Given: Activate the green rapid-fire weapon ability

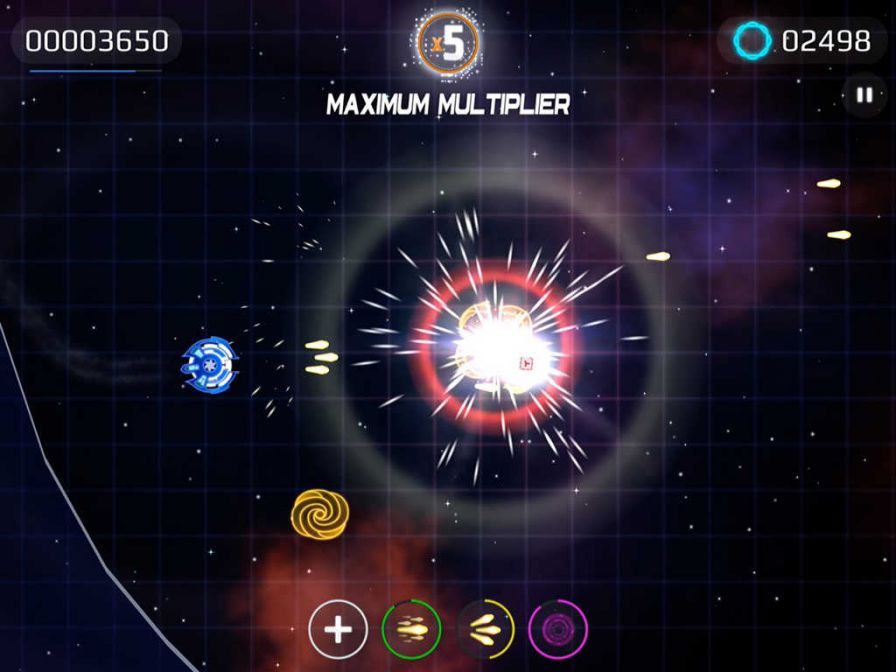Looking at the screenshot, I should (411, 630).
